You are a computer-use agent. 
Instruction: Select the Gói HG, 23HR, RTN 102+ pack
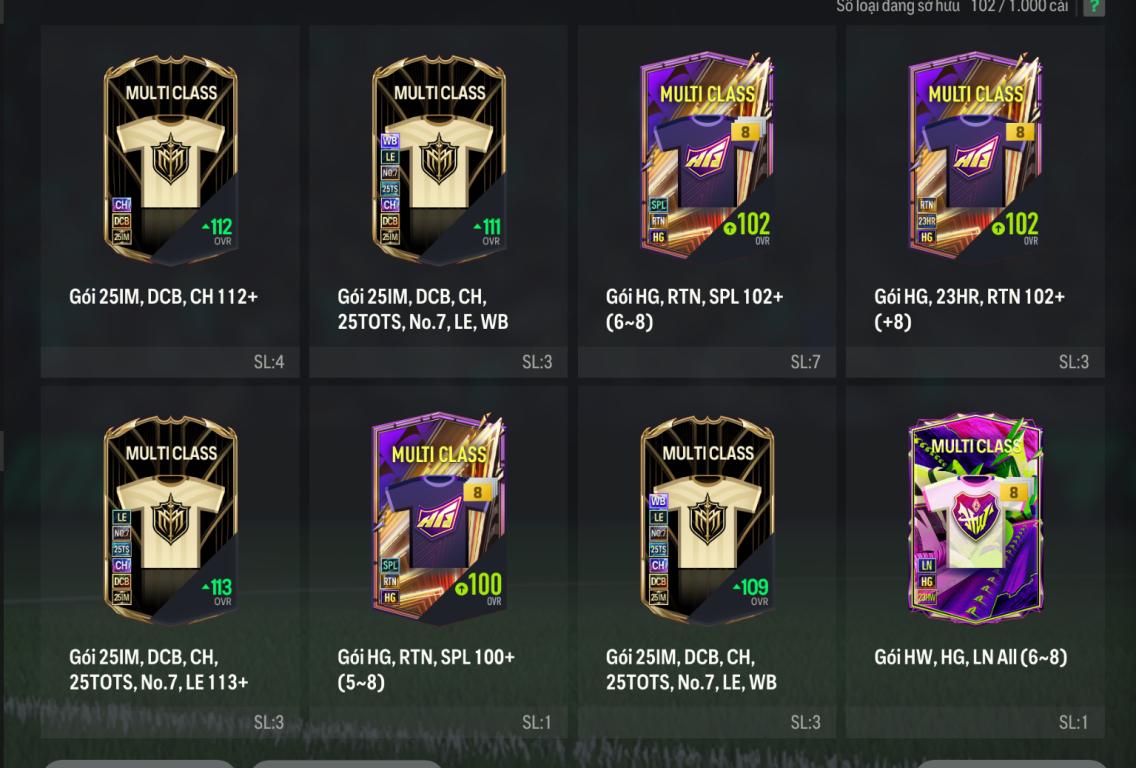click(975, 160)
